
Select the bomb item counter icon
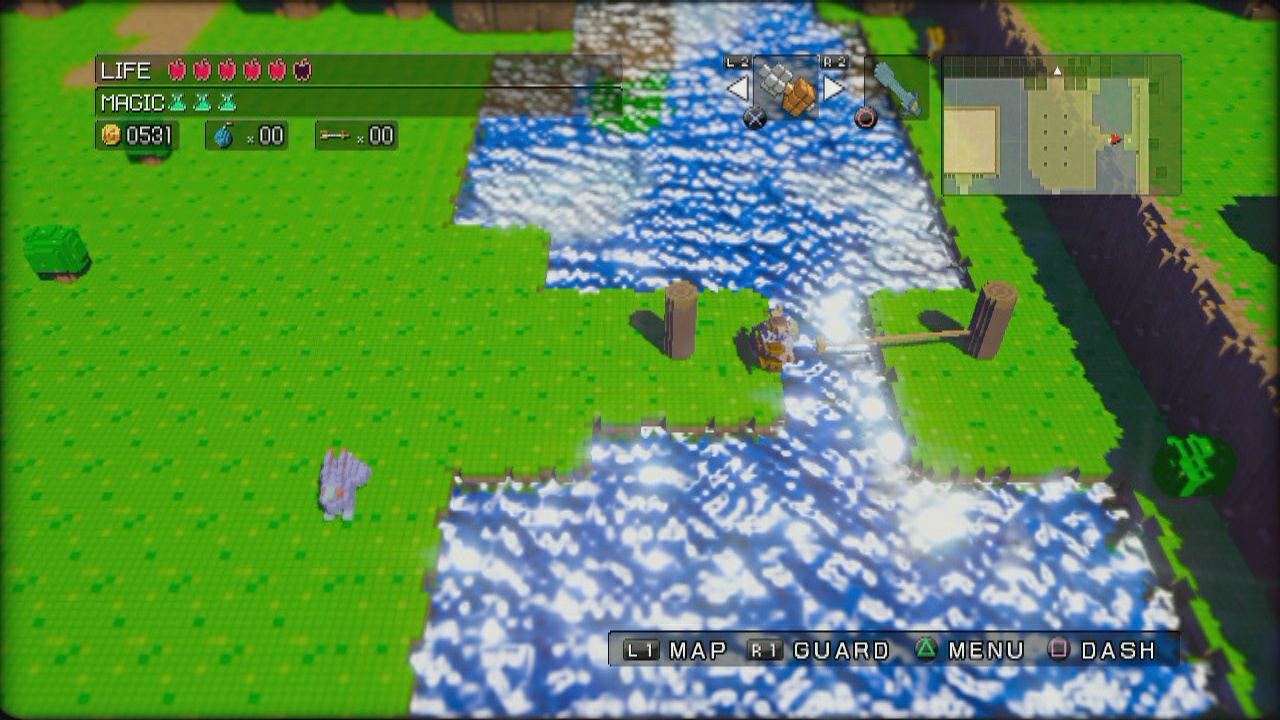[x=224, y=135]
